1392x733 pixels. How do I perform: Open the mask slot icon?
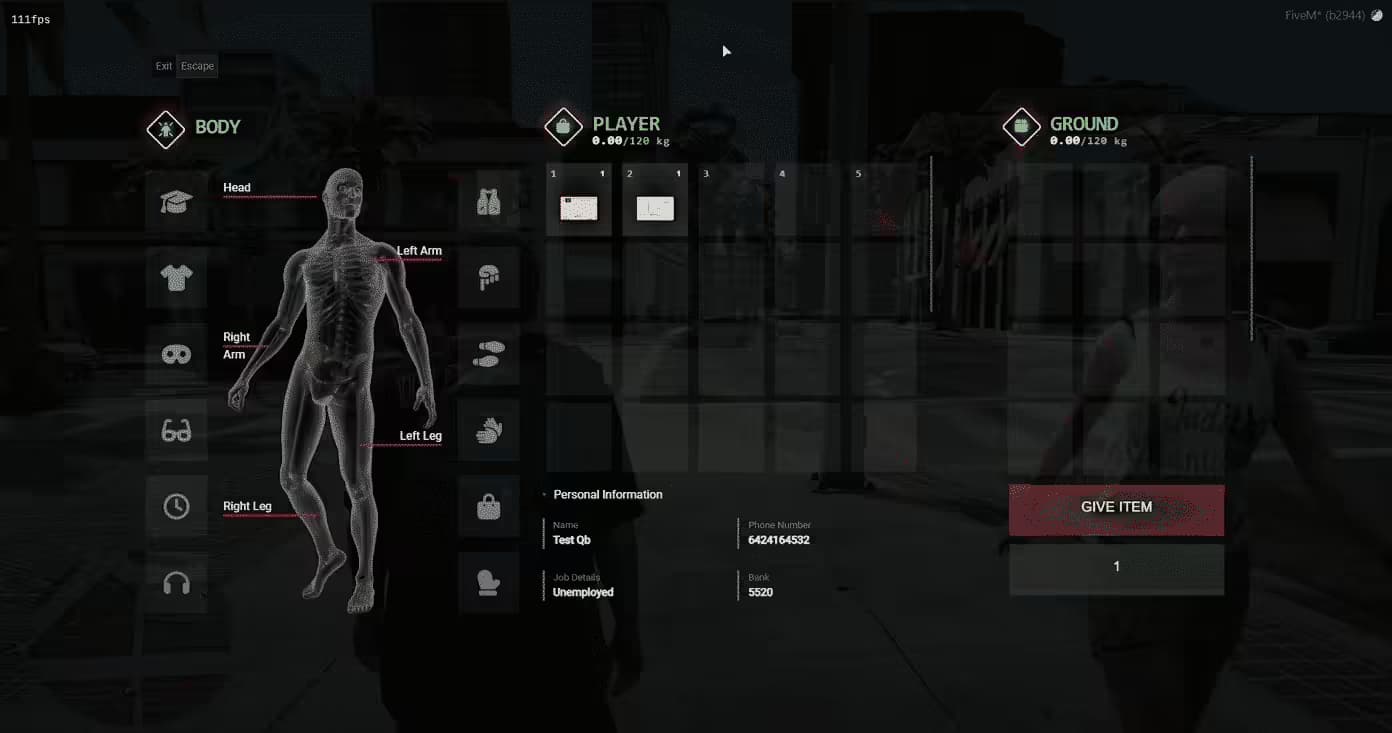click(177, 354)
